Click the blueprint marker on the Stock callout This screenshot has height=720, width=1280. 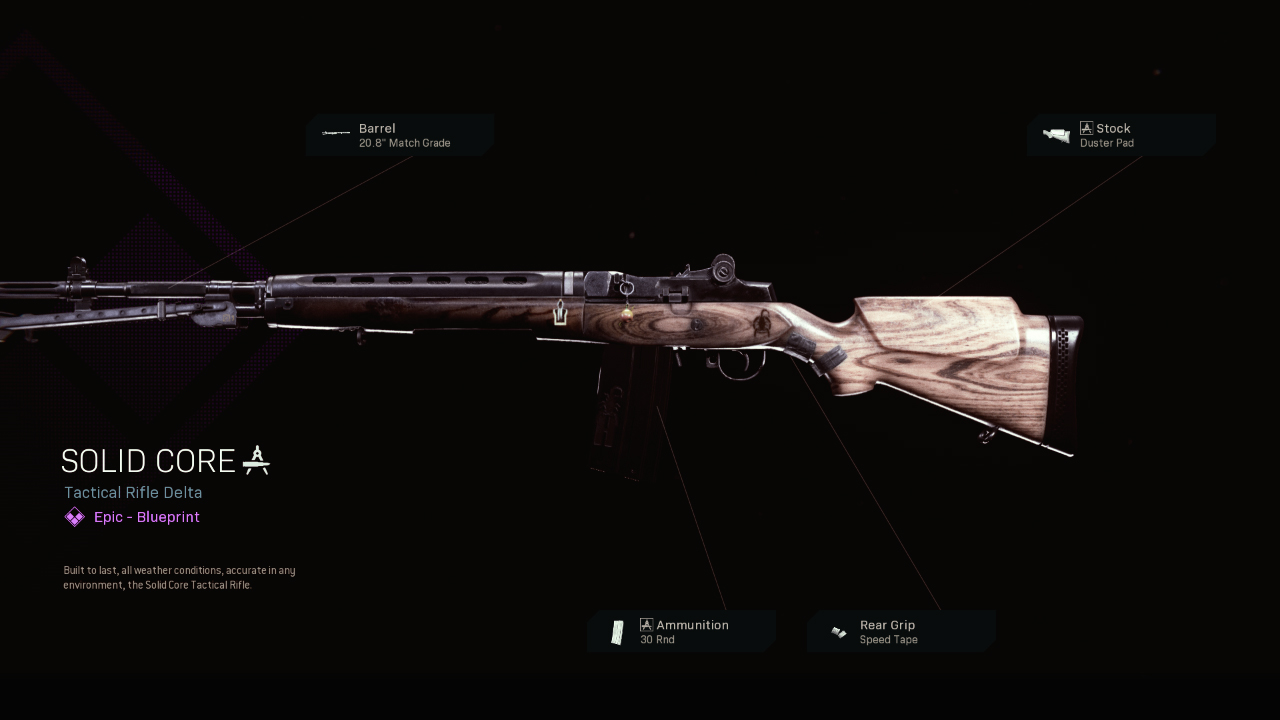(1086, 127)
